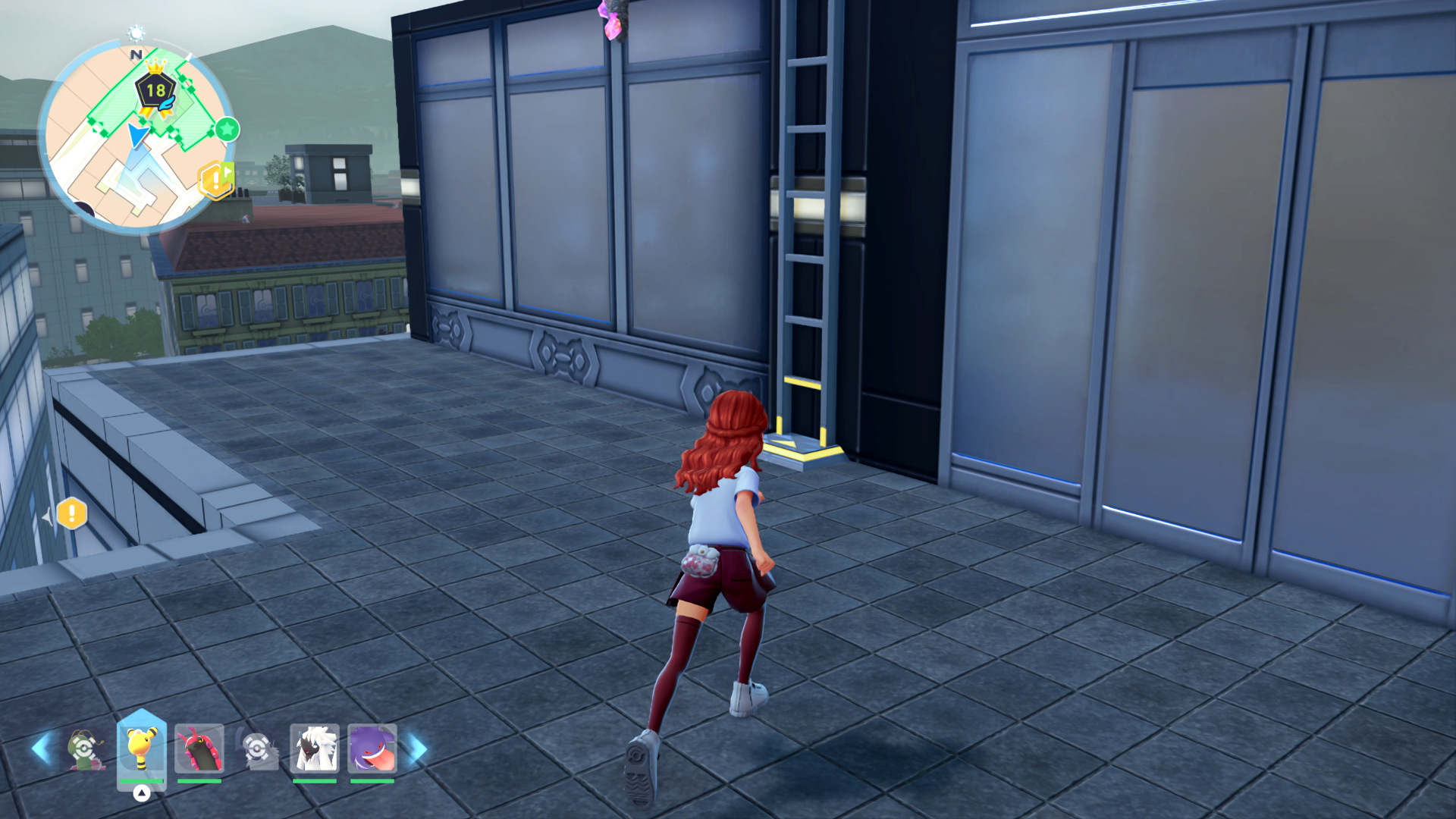Select the green Pokémon at the party bar's start
Image resolution: width=1456 pixels, height=819 pixels.
(x=85, y=749)
